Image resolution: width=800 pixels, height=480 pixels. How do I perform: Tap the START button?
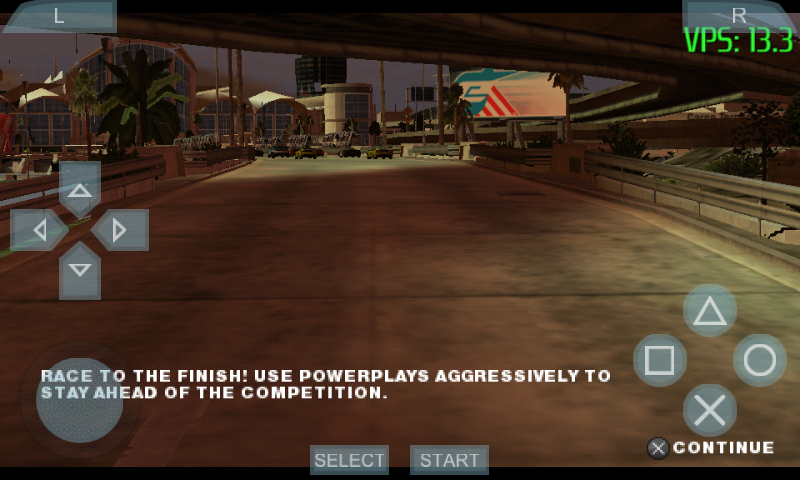[449, 460]
